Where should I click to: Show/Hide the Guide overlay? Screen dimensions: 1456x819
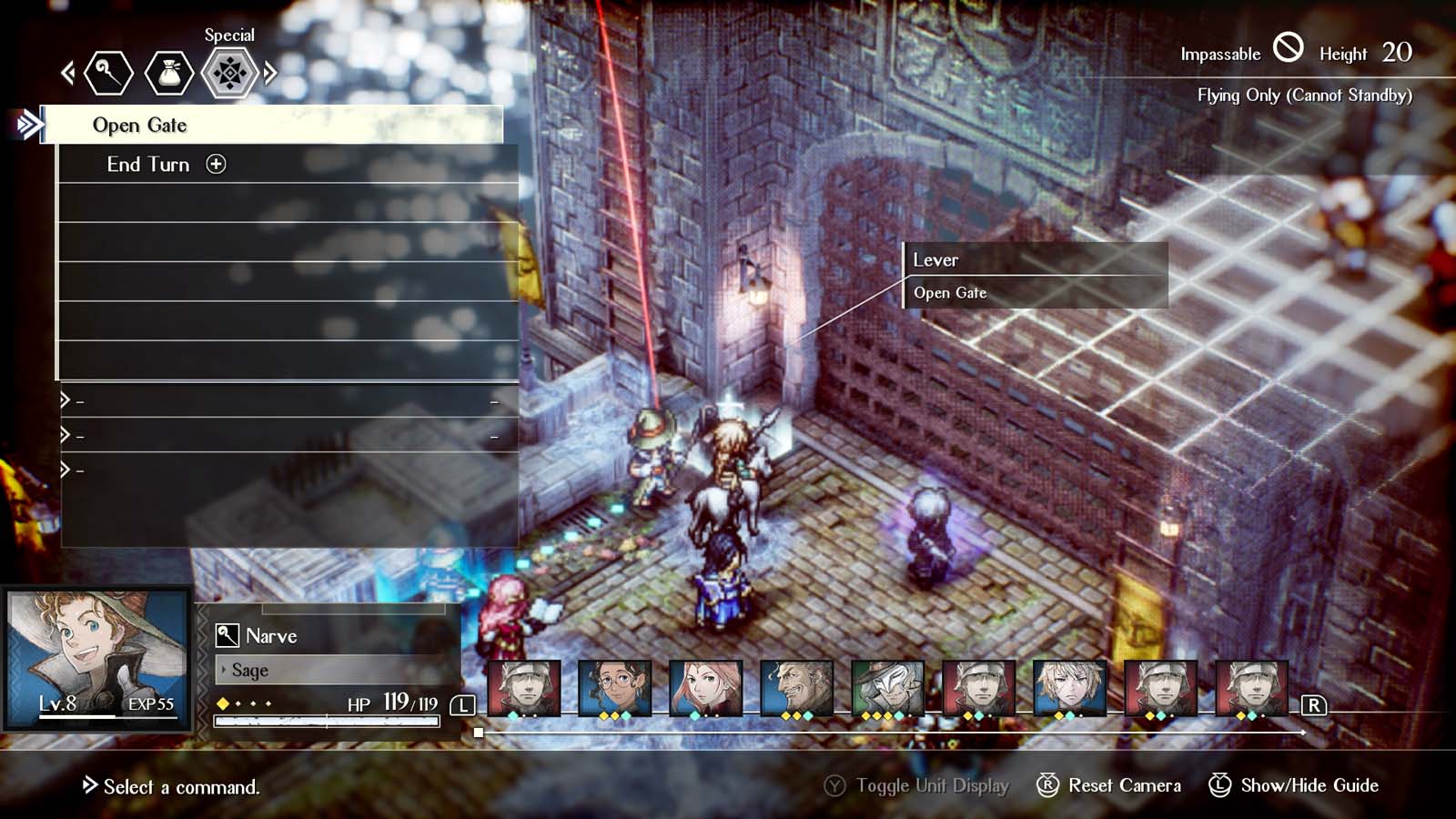coord(1309,784)
